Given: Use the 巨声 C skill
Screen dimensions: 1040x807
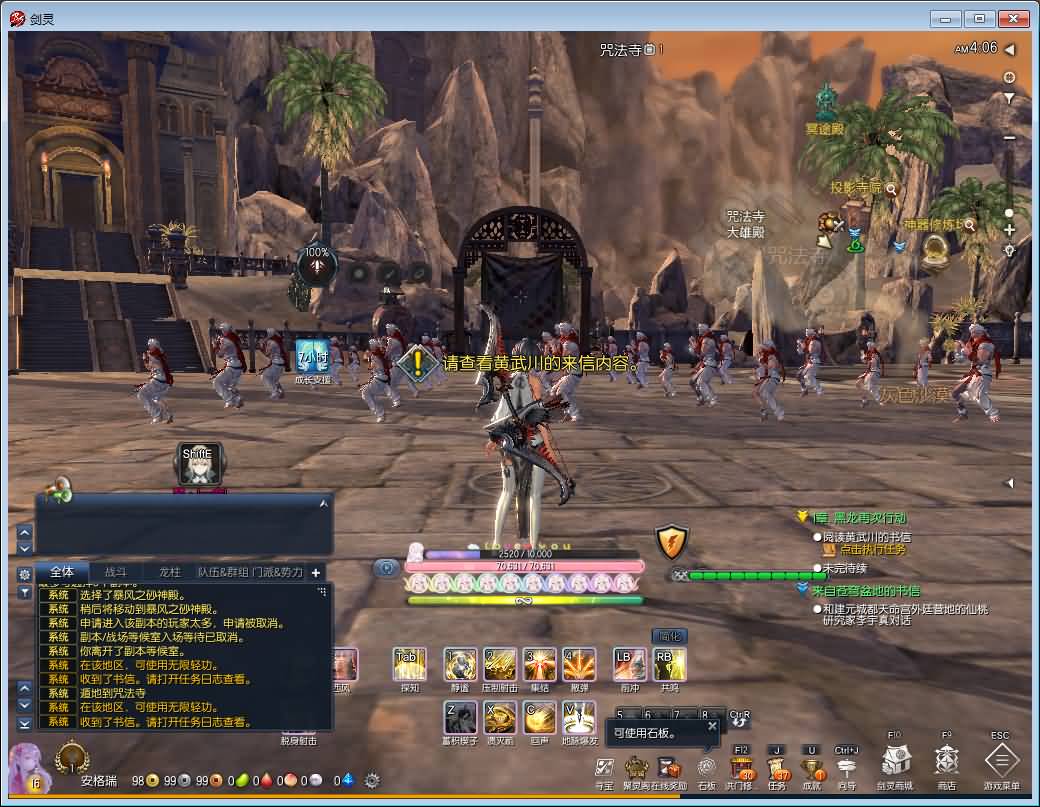Looking at the screenshot, I should (540, 717).
